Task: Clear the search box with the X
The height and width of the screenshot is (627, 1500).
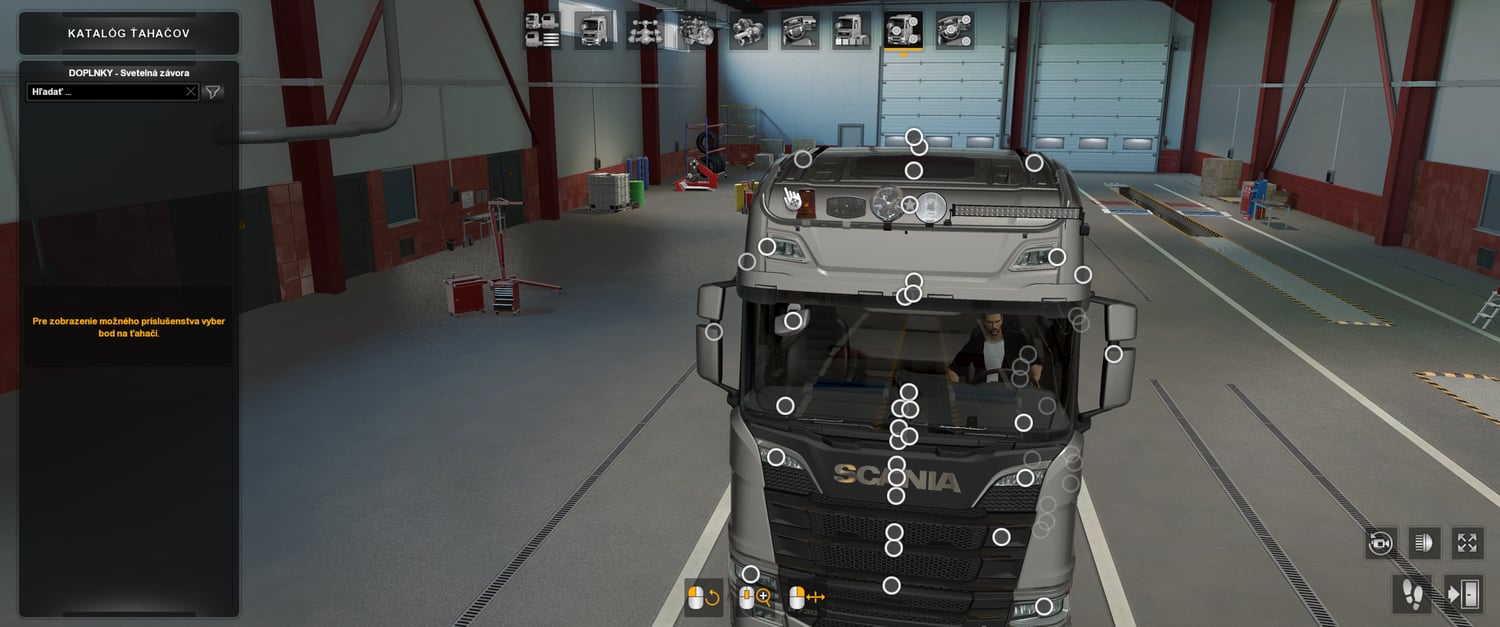Action: pos(191,92)
